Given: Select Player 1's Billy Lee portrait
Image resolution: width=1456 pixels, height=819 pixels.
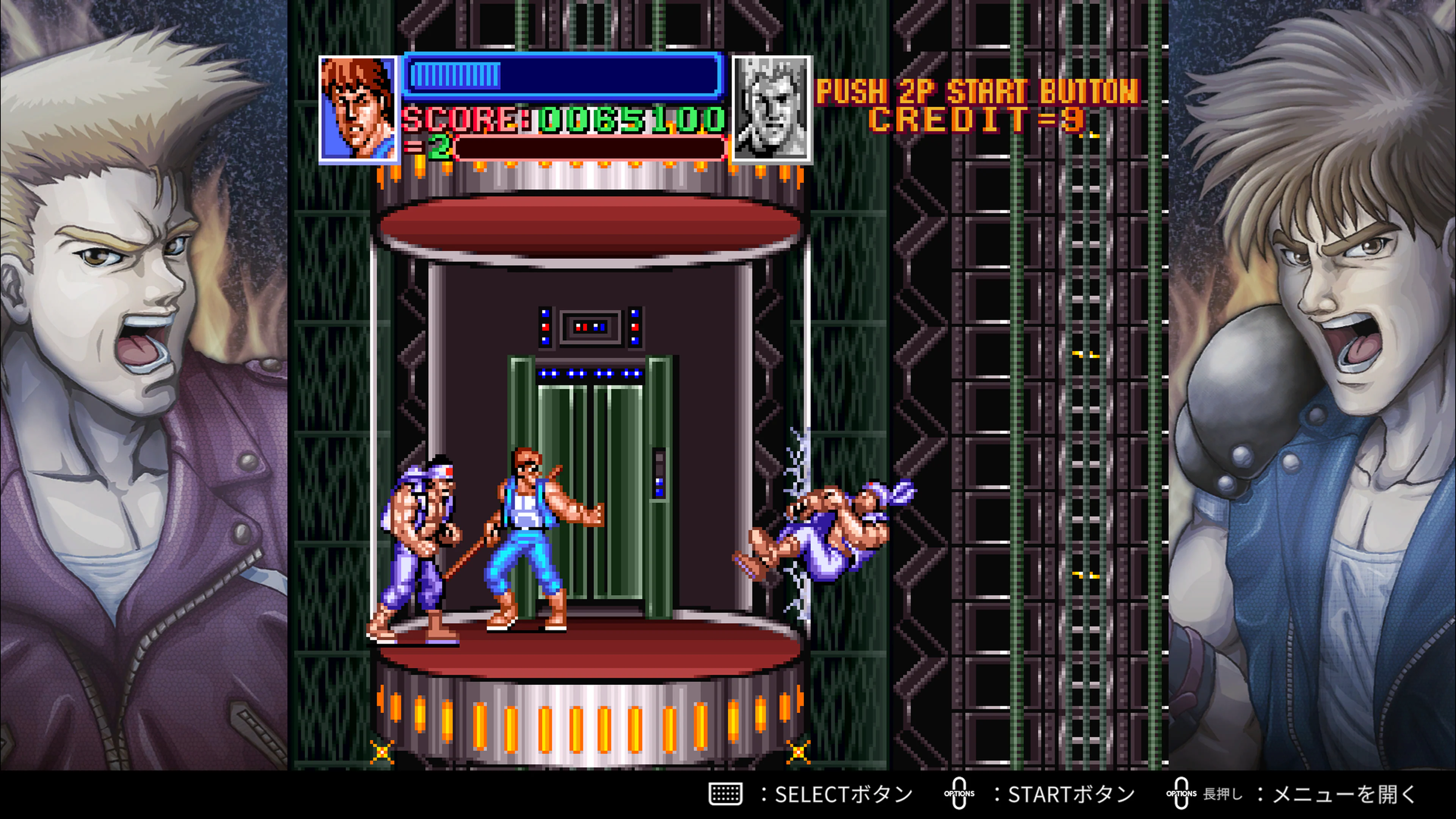Looking at the screenshot, I should pos(357,107).
